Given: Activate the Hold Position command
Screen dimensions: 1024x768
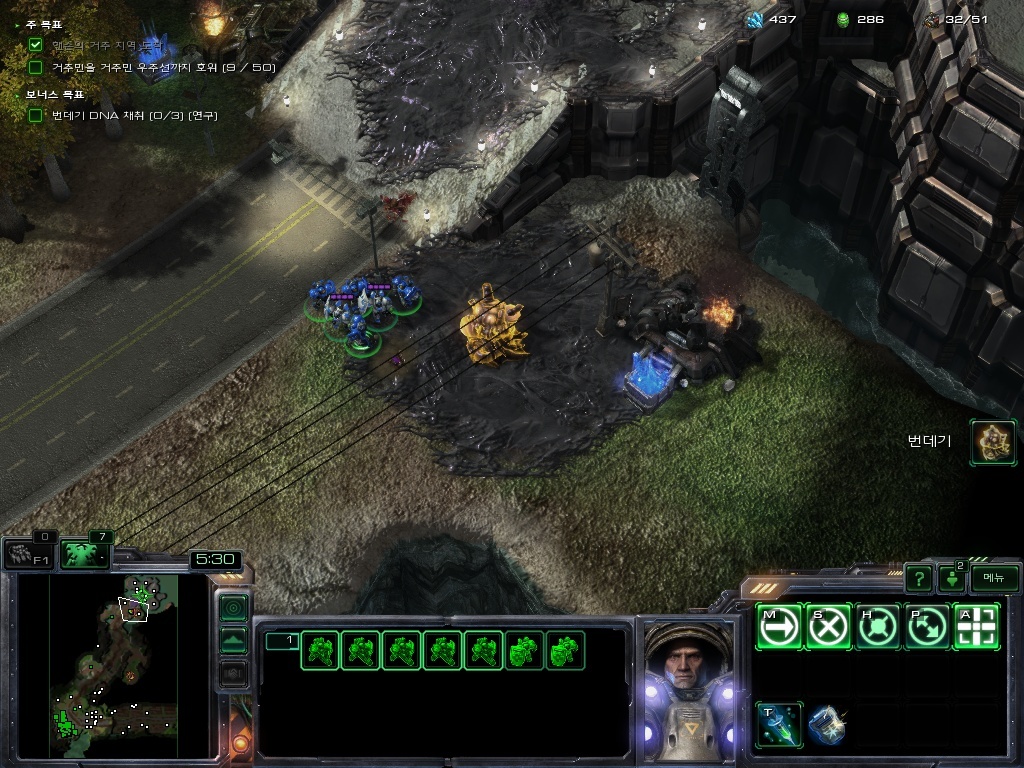Looking at the screenshot, I should pyautogui.click(x=879, y=627).
